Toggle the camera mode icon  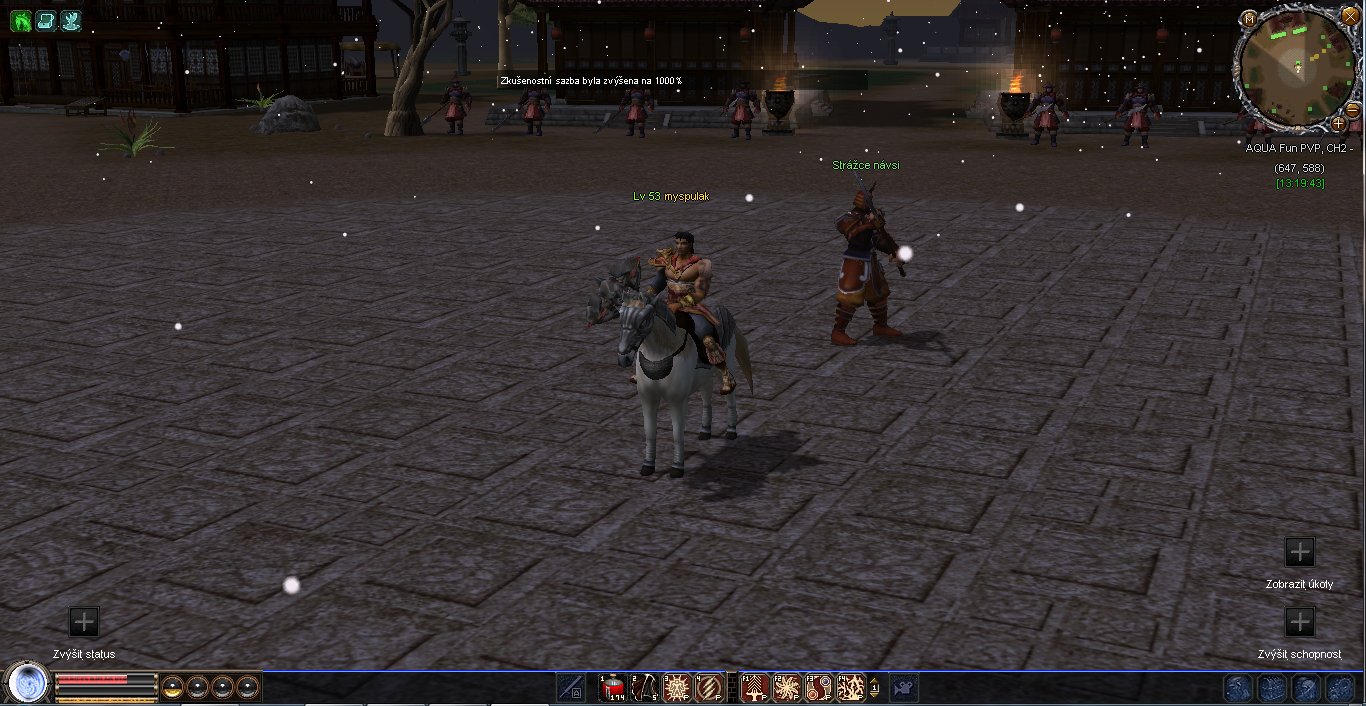click(x=904, y=688)
